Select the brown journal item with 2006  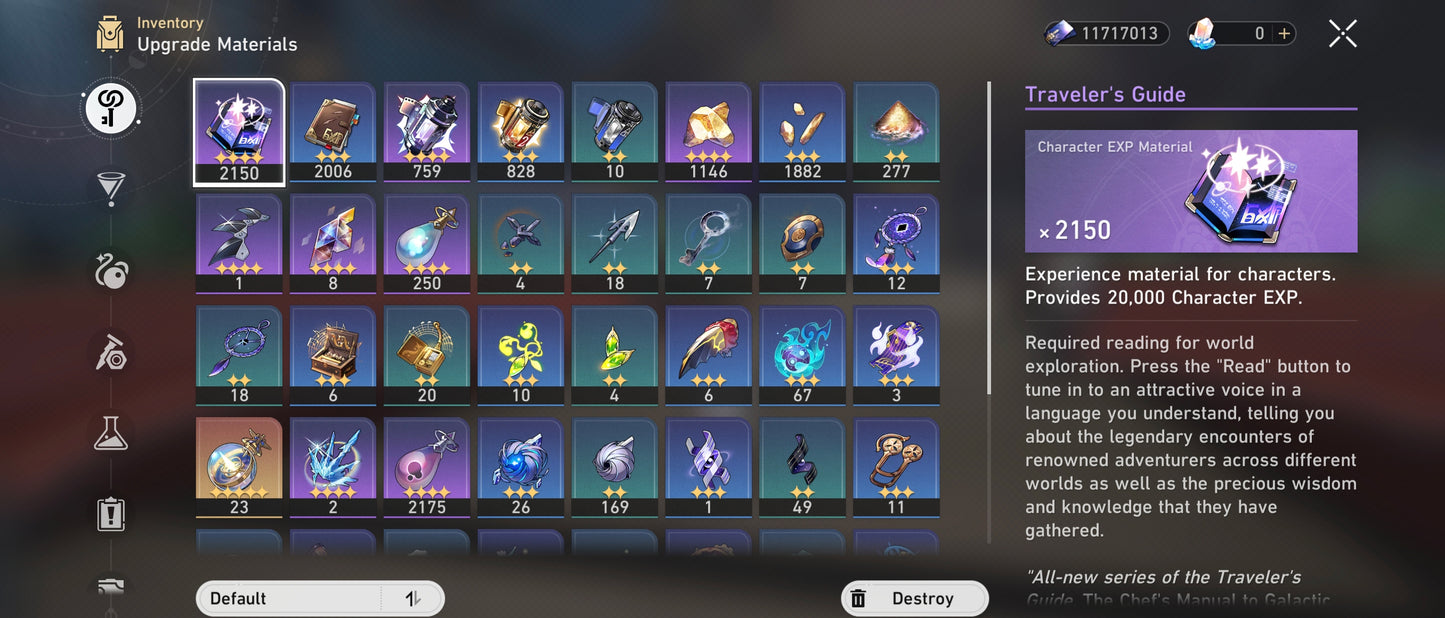pyautogui.click(x=333, y=132)
